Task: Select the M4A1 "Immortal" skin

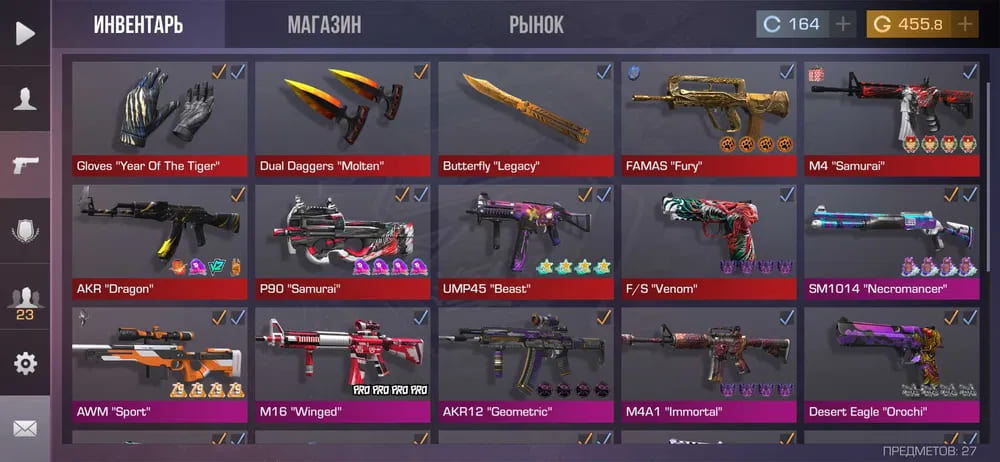Action: pyautogui.click(x=709, y=364)
